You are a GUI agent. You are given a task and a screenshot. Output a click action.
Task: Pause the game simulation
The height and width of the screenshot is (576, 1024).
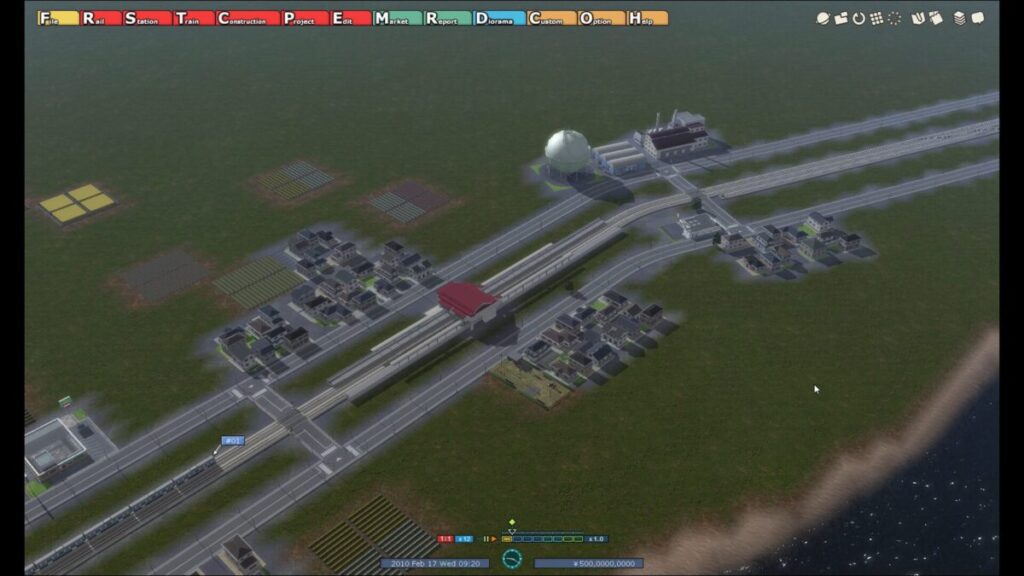486,539
